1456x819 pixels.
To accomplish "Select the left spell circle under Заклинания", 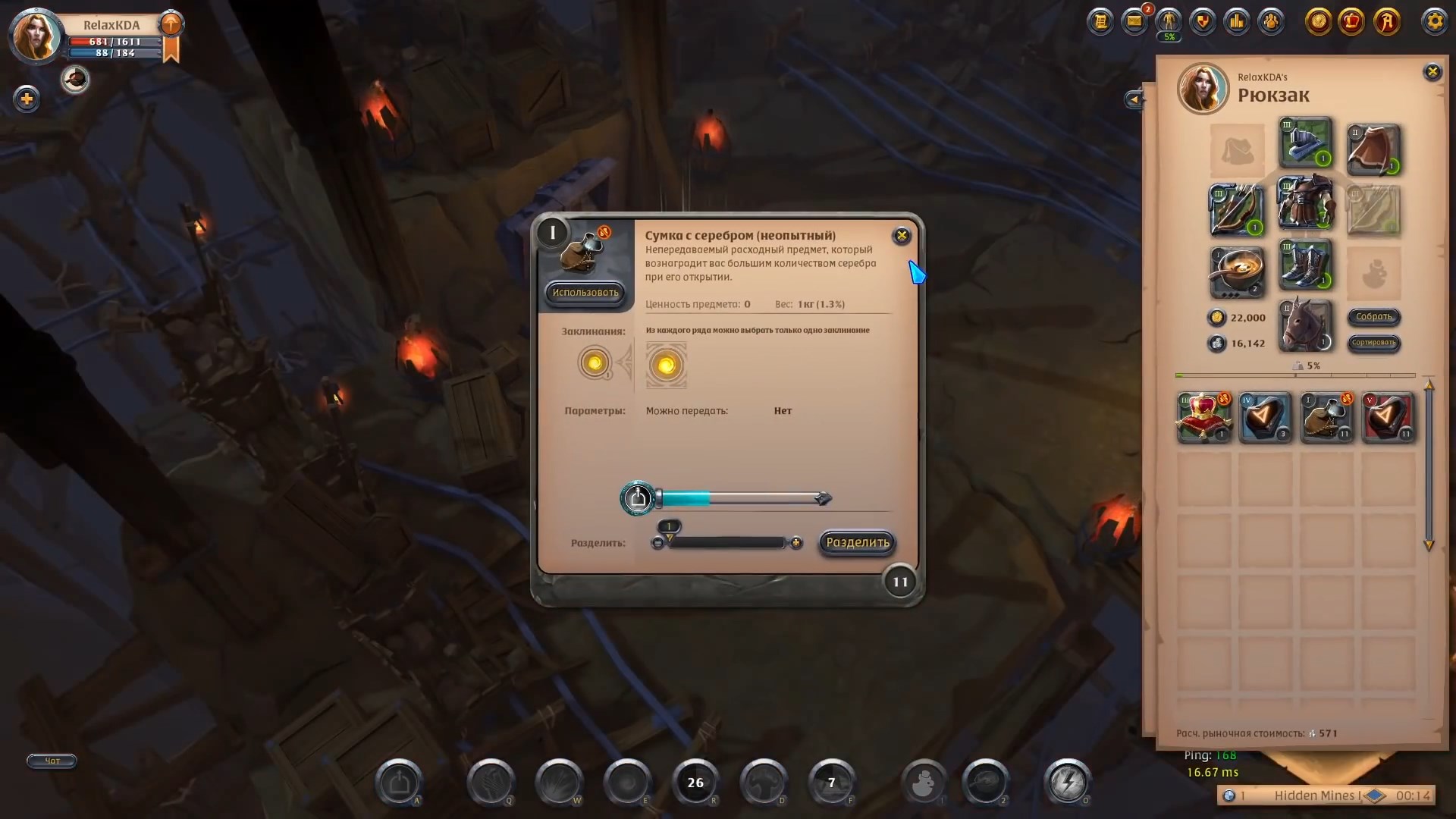I will (x=595, y=363).
